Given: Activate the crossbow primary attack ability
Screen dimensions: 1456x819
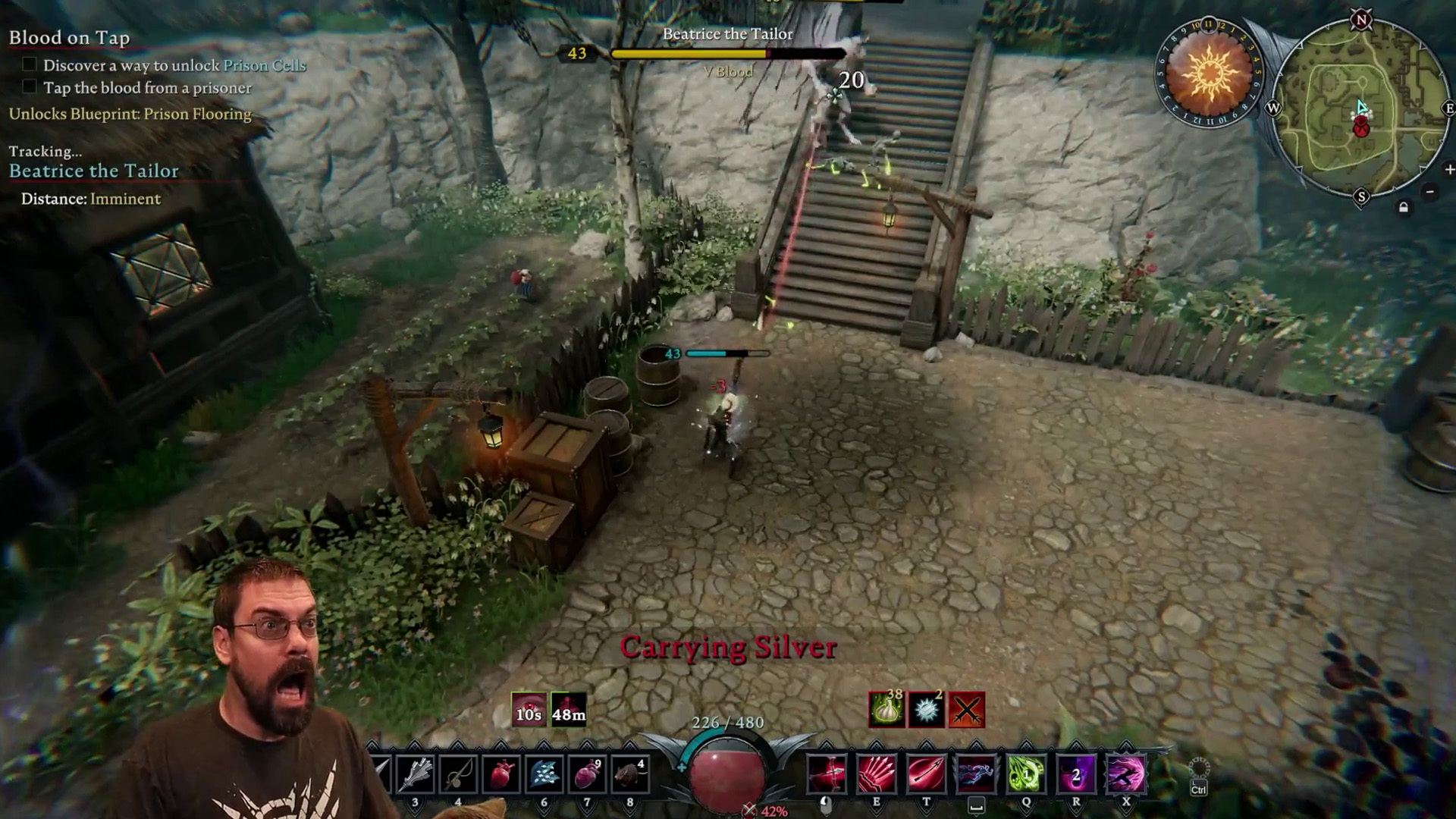Looking at the screenshot, I should pos(827,774).
